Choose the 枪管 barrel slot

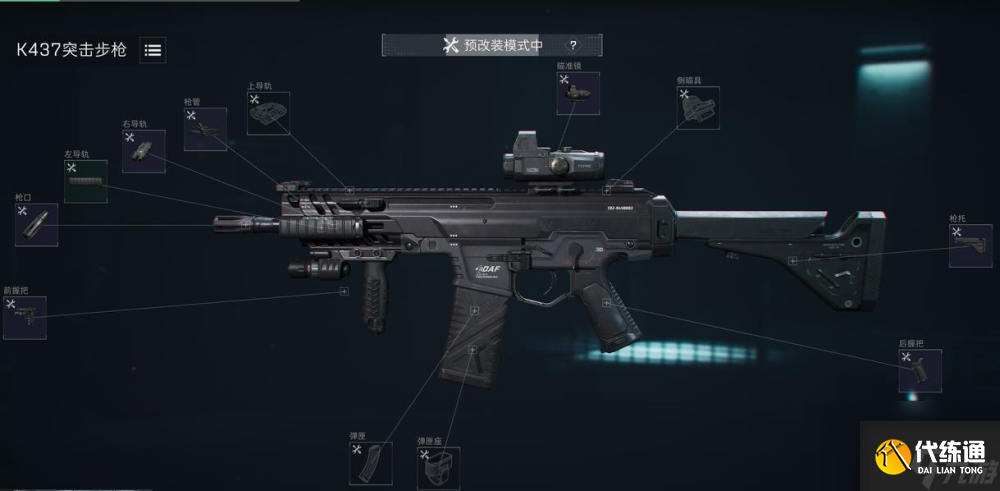205,129
